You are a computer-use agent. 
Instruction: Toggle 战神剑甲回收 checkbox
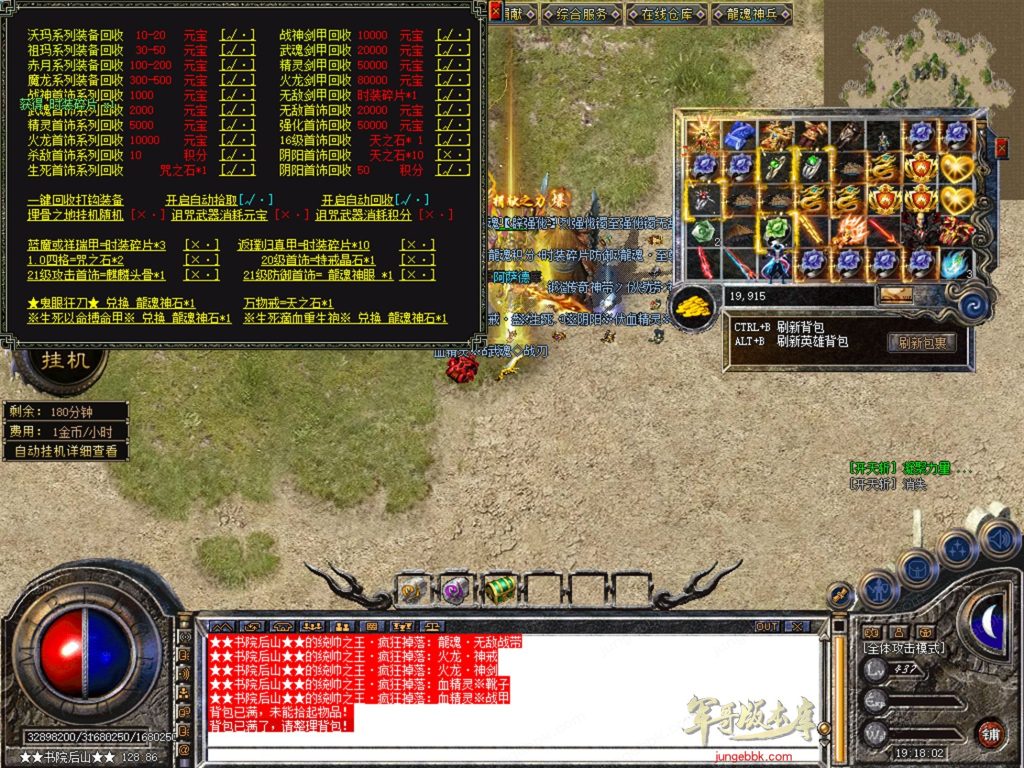pyautogui.click(x=453, y=35)
